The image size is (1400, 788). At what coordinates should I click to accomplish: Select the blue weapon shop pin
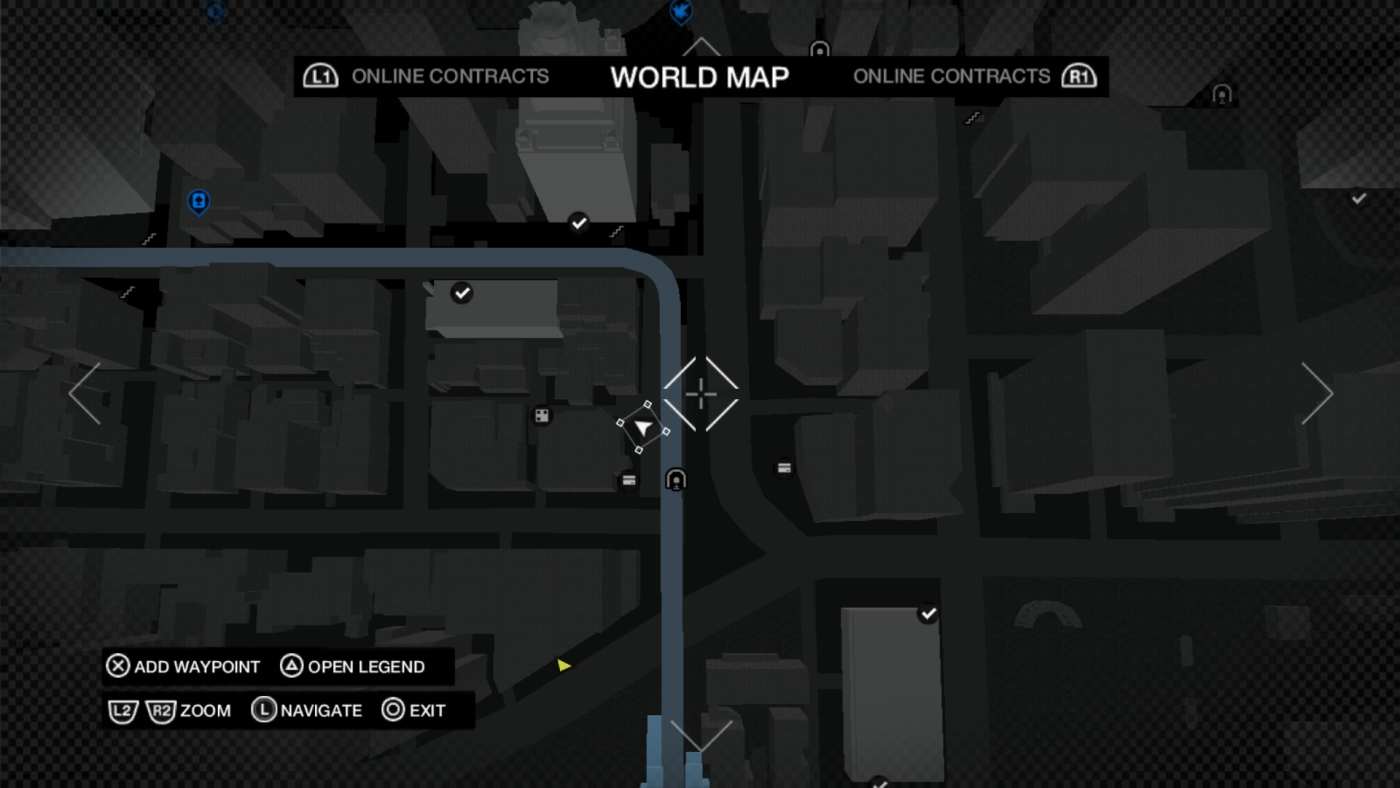click(198, 201)
